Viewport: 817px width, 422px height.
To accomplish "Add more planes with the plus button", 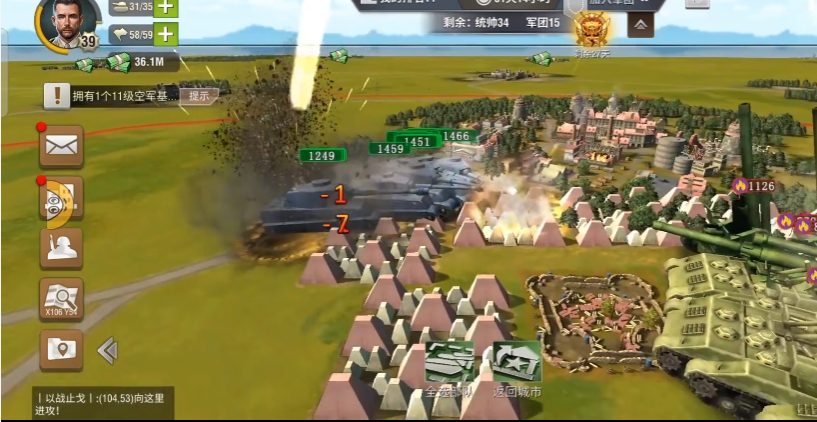I will pyautogui.click(x=165, y=34).
